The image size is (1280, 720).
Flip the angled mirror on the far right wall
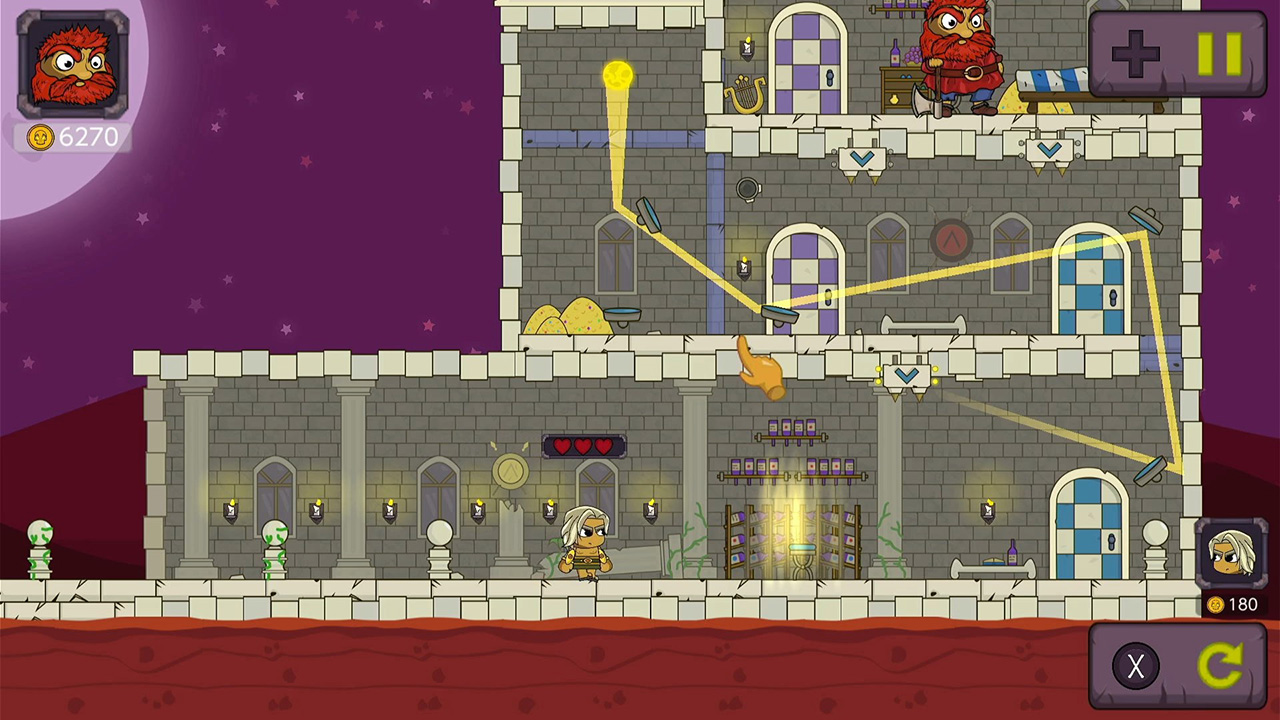[x=1152, y=472]
